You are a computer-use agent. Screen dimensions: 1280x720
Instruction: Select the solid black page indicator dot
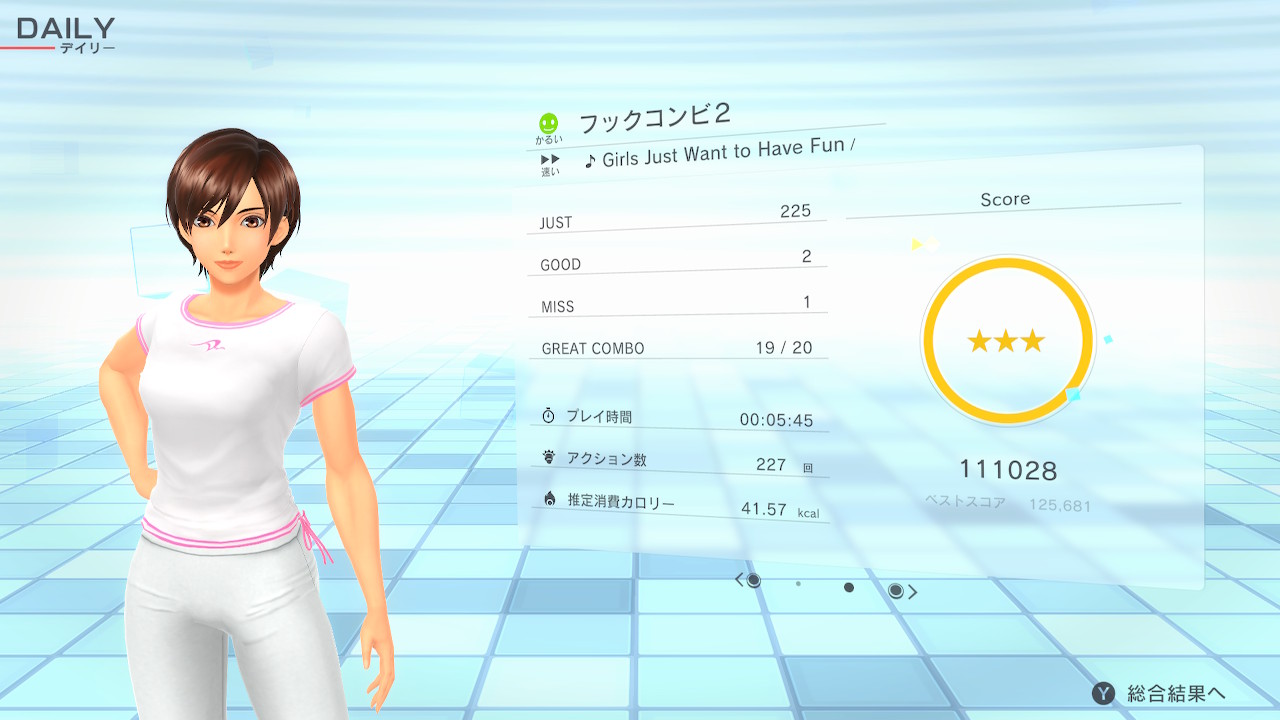click(849, 588)
